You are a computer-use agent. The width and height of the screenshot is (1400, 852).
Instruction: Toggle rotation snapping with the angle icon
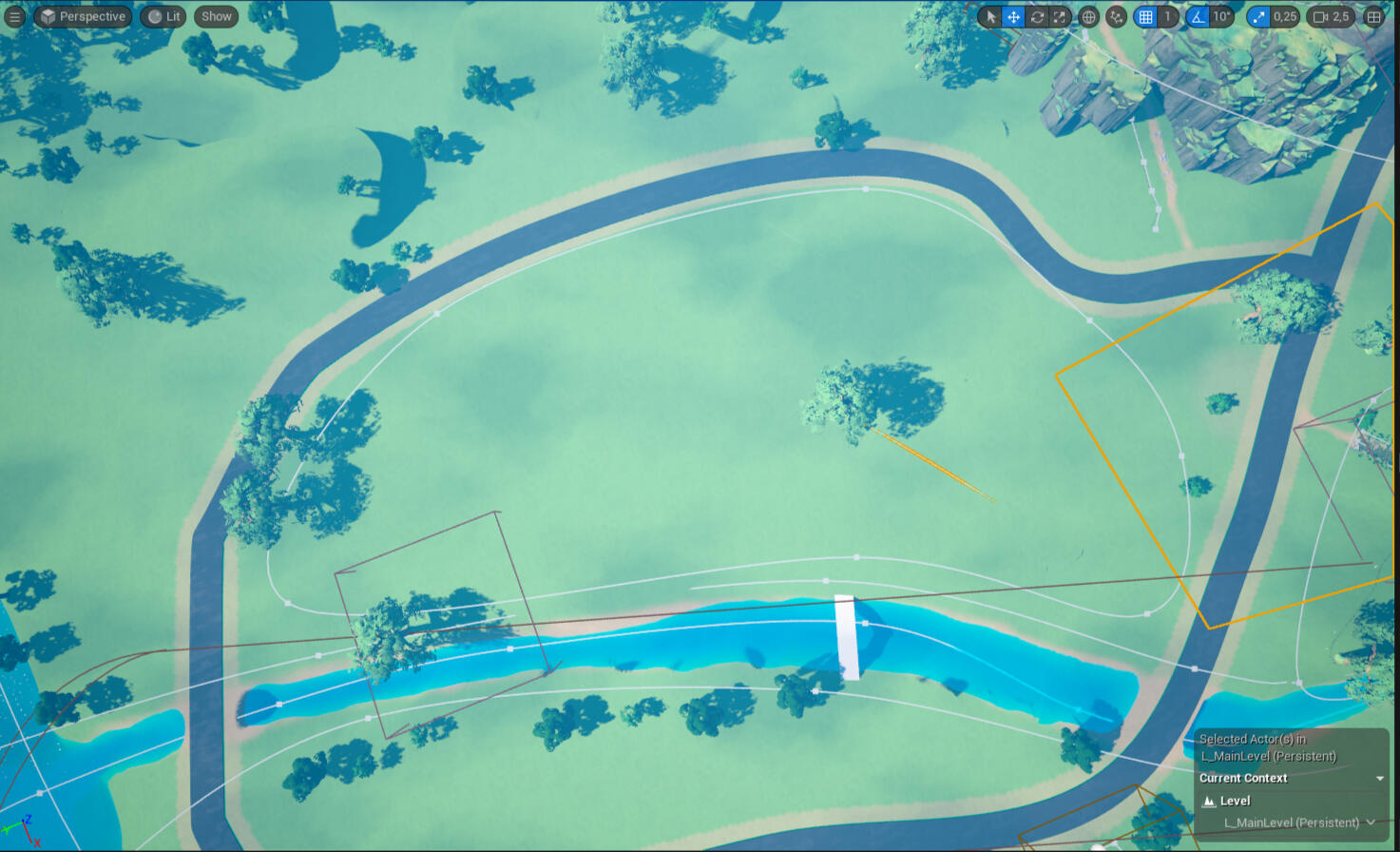(1198, 16)
